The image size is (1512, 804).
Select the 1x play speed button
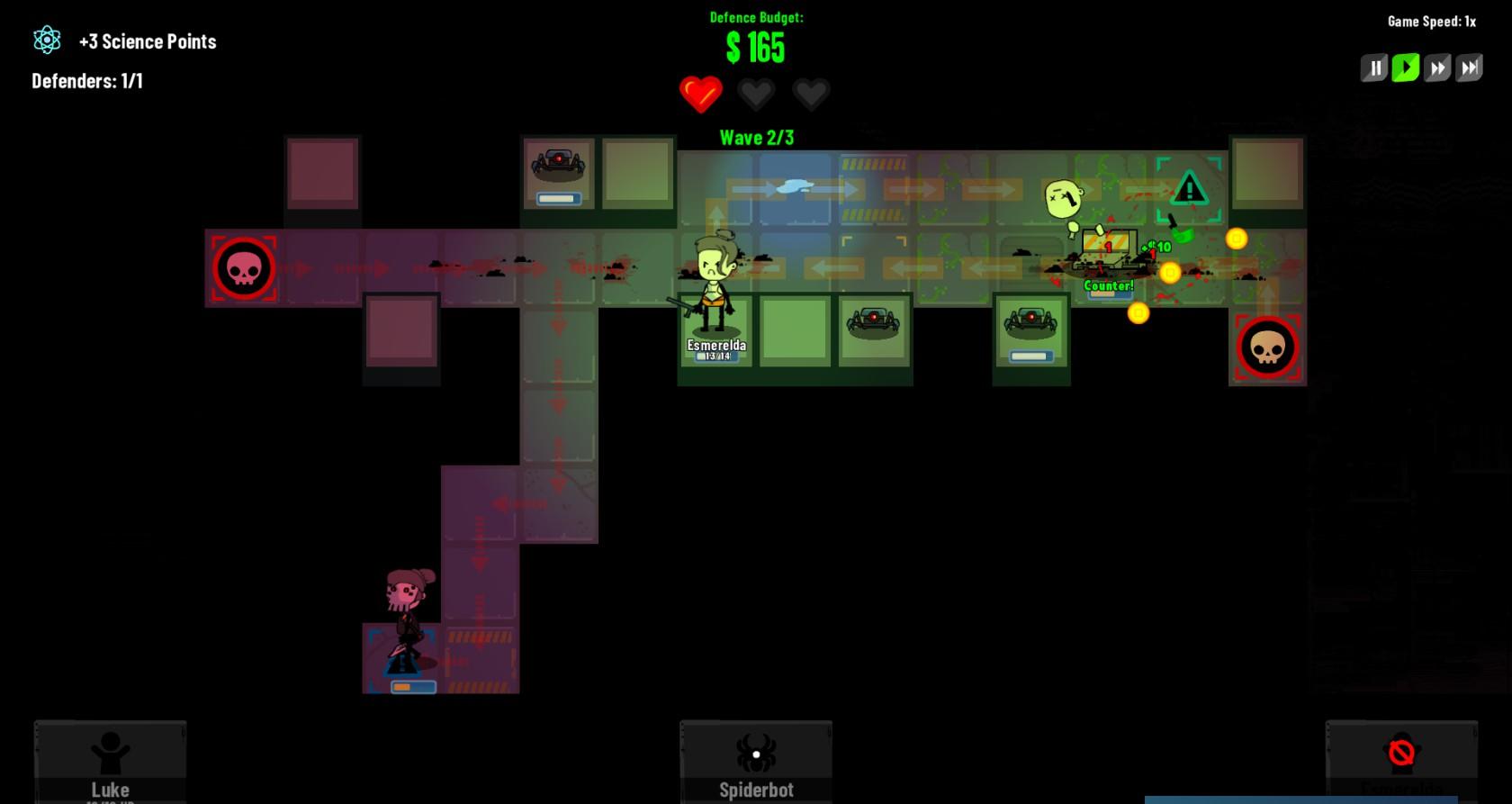(1404, 68)
